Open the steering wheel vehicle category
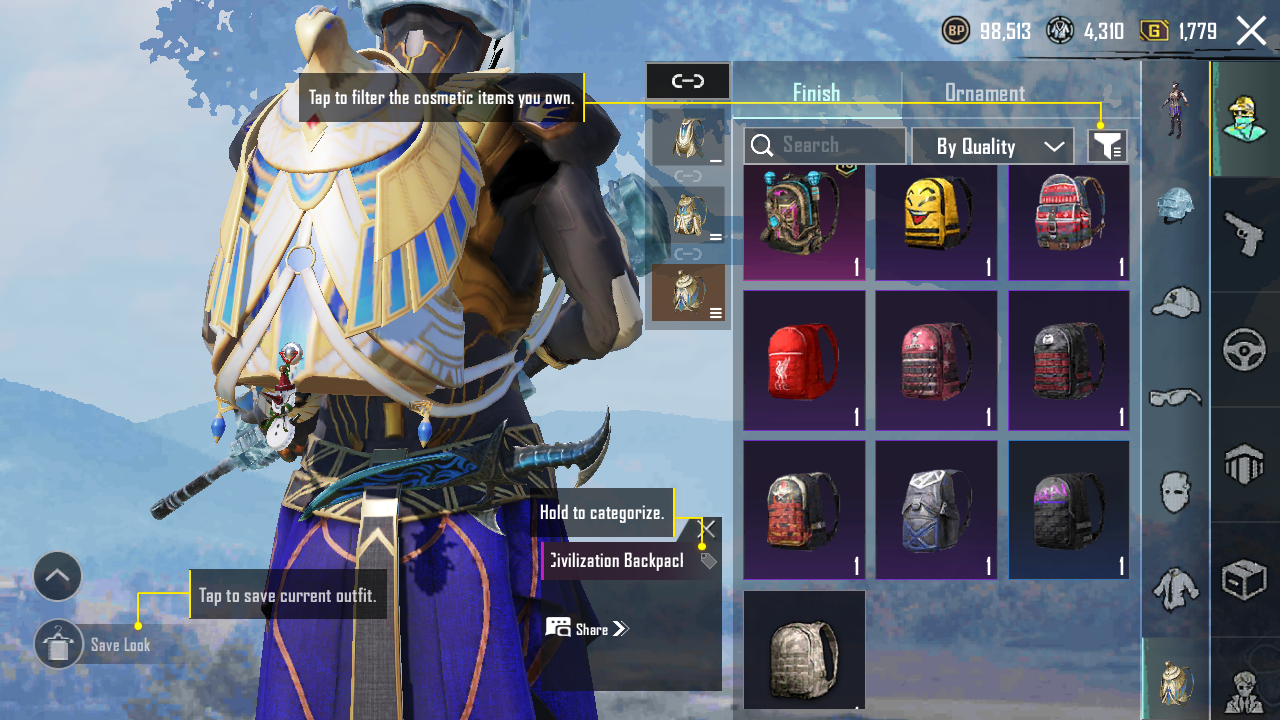 (1245, 350)
